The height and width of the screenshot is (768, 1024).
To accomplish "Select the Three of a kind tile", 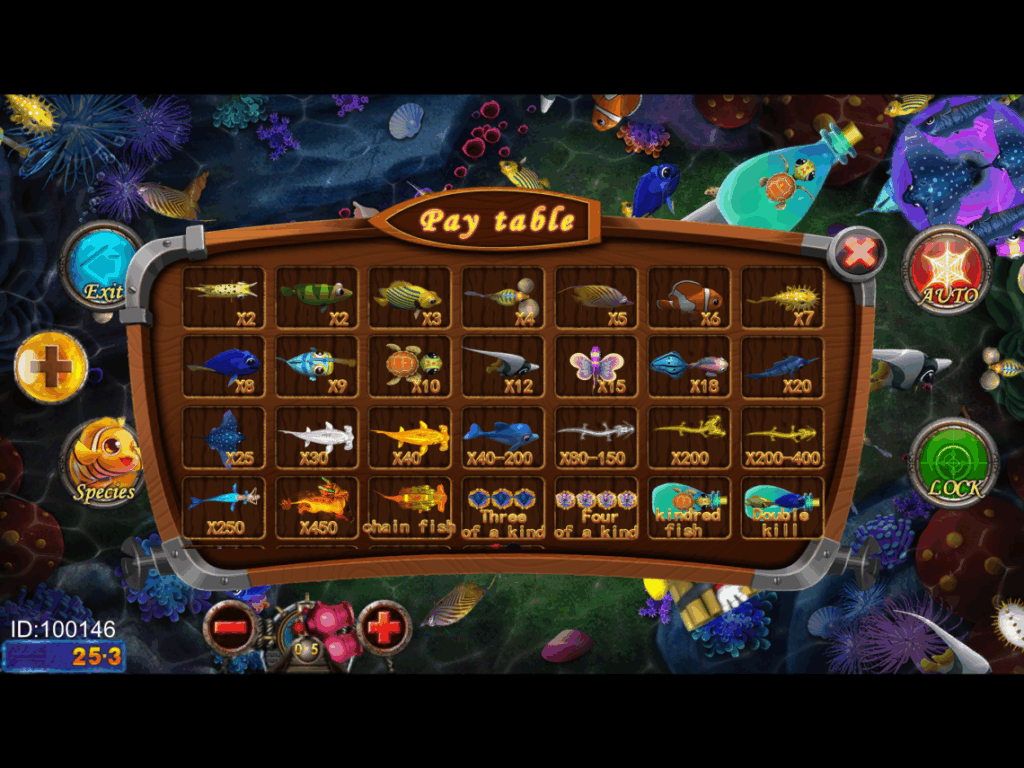I will pyautogui.click(x=503, y=507).
